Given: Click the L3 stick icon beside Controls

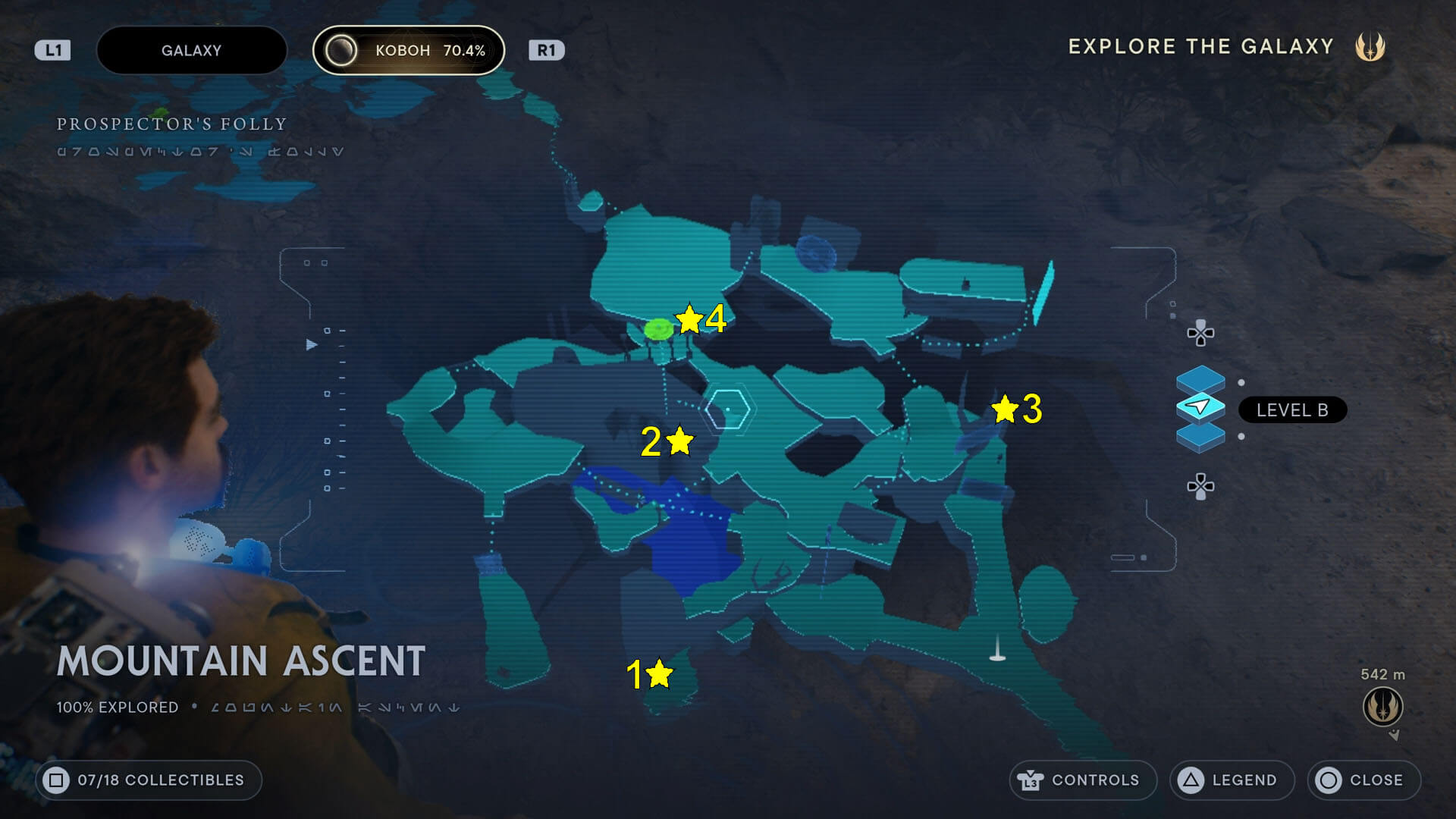Looking at the screenshot, I should click(1032, 780).
